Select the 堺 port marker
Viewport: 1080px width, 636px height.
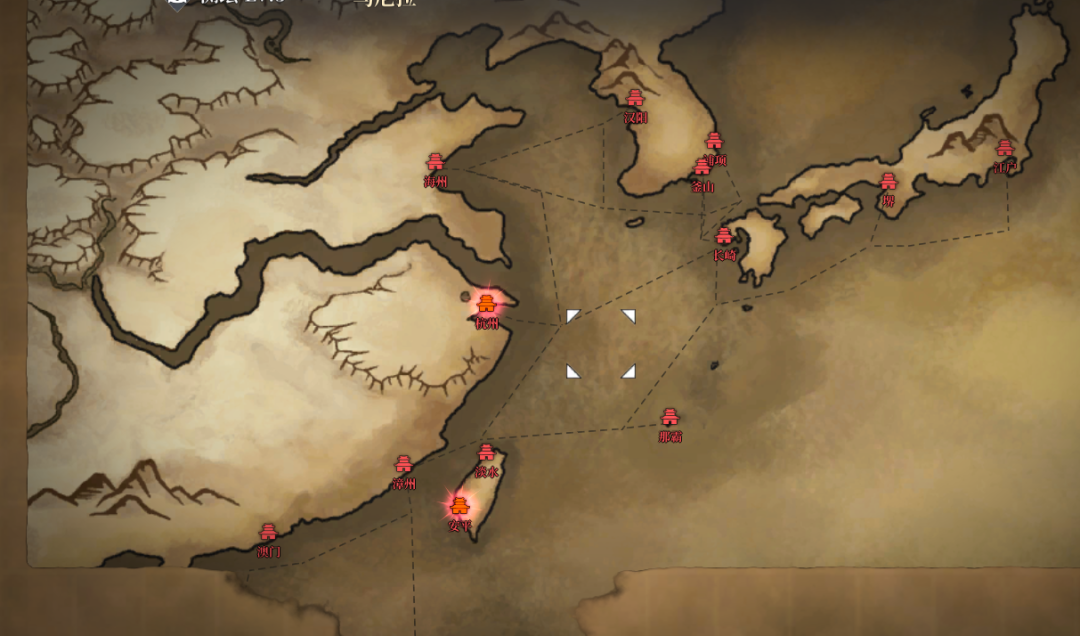(888, 182)
